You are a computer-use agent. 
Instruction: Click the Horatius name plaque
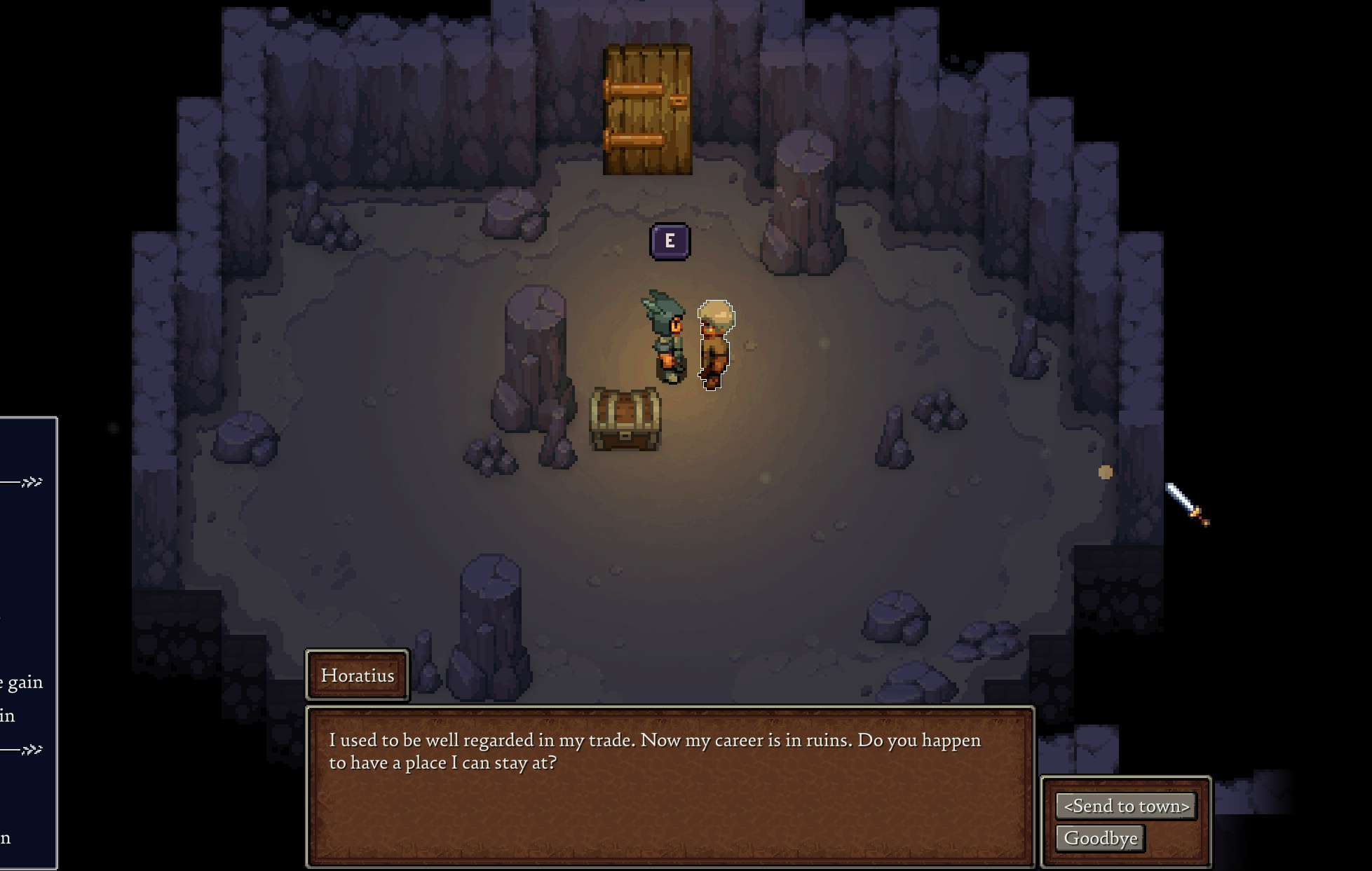pyautogui.click(x=358, y=675)
